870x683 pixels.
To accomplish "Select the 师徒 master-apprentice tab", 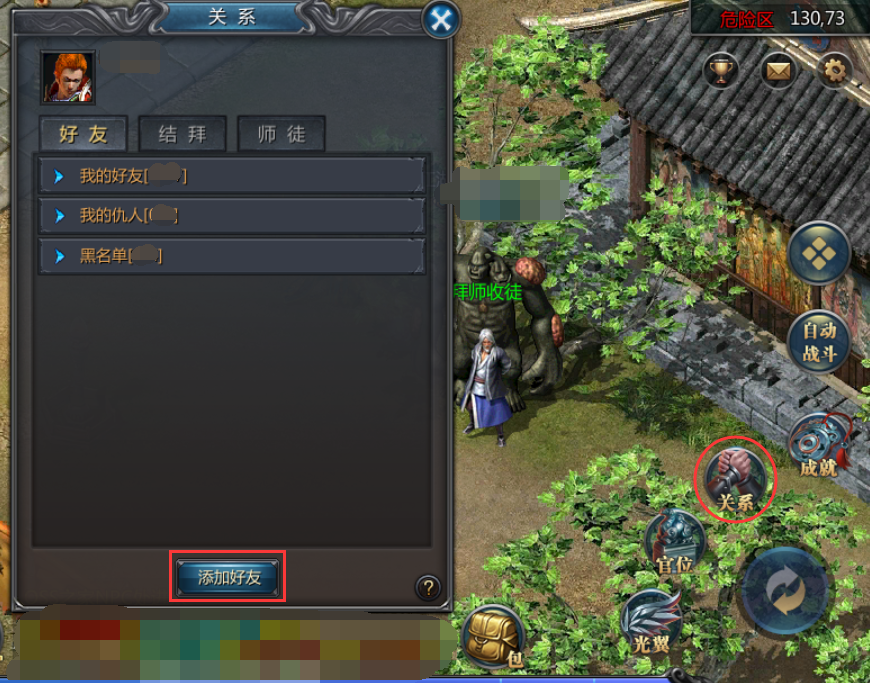I will tap(281, 134).
